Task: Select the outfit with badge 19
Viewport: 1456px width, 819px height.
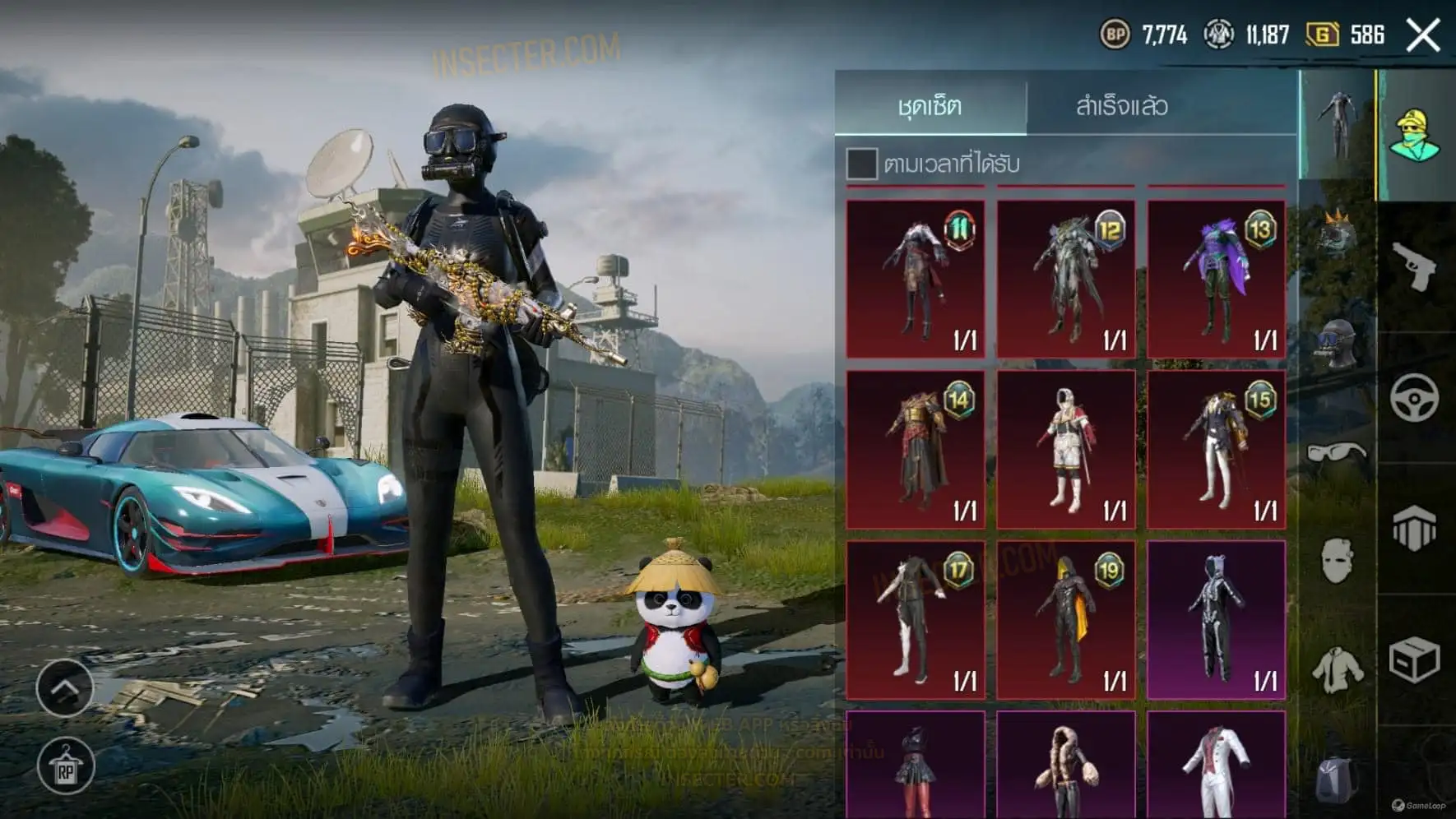Action: pos(1066,620)
